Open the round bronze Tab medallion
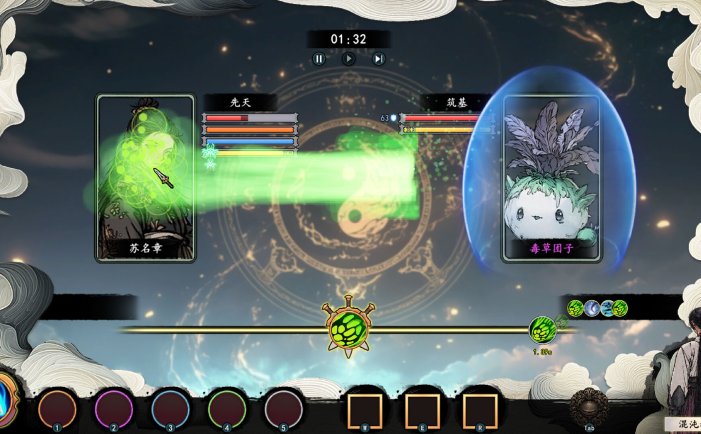This screenshot has height=434, width=701. pyautogui.click(x=586, y=406)
